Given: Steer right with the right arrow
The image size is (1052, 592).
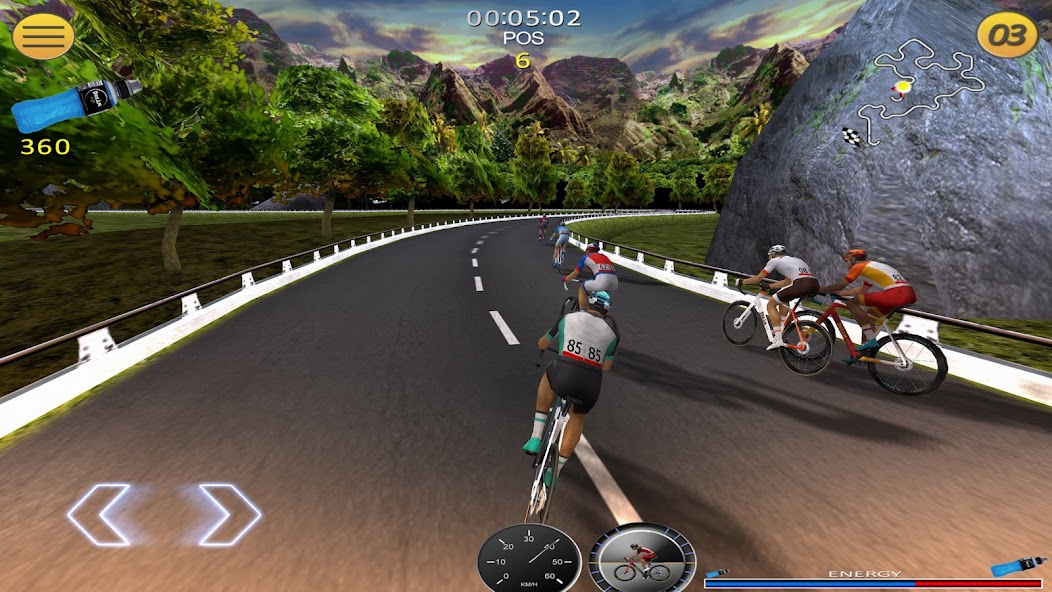Looking at the screenshot, I should (230, 515).
